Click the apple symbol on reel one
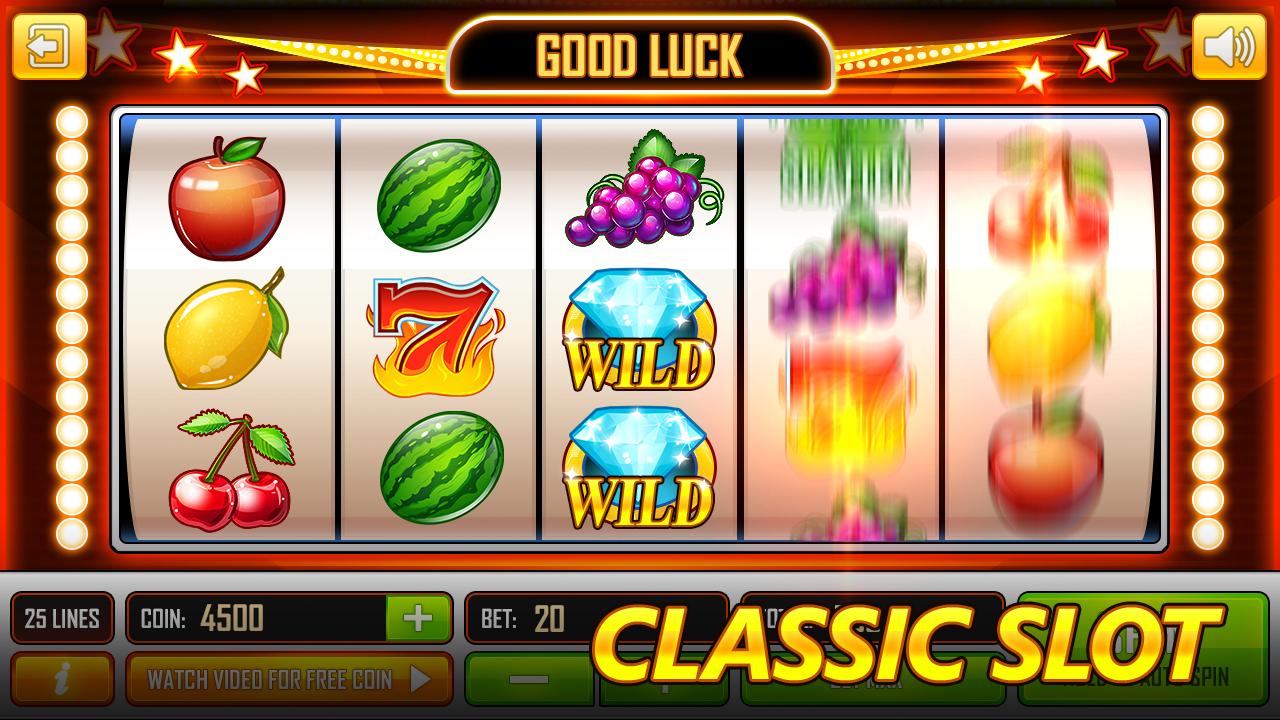The width and height of the screenshot is (1280, 720). (x=228, y=200)
